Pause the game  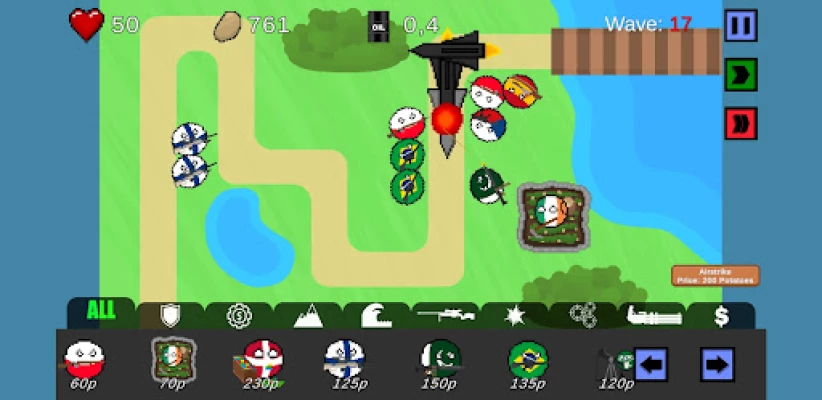point(740,24)
